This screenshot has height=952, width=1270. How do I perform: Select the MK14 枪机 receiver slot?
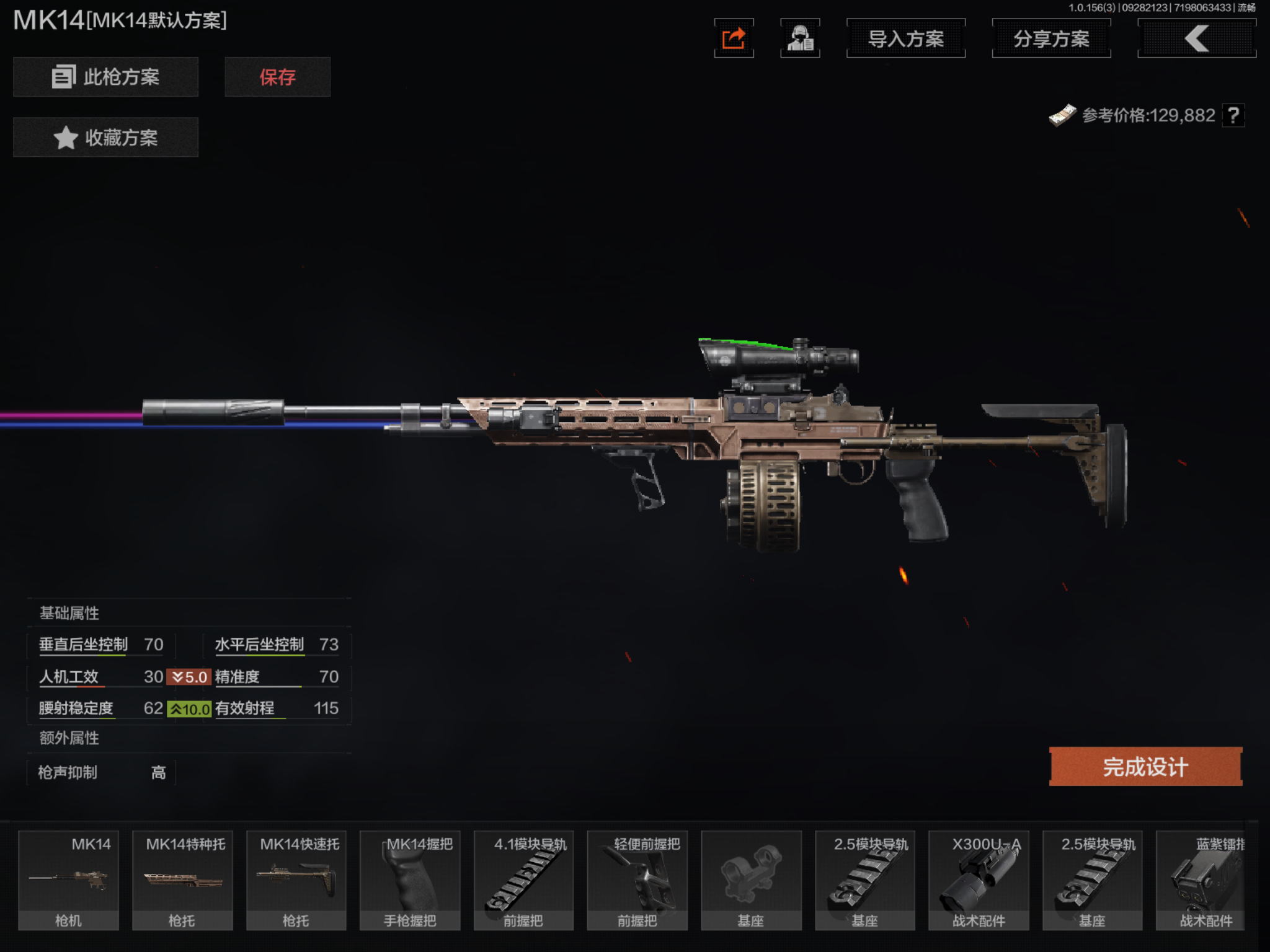tap(68, 880)
